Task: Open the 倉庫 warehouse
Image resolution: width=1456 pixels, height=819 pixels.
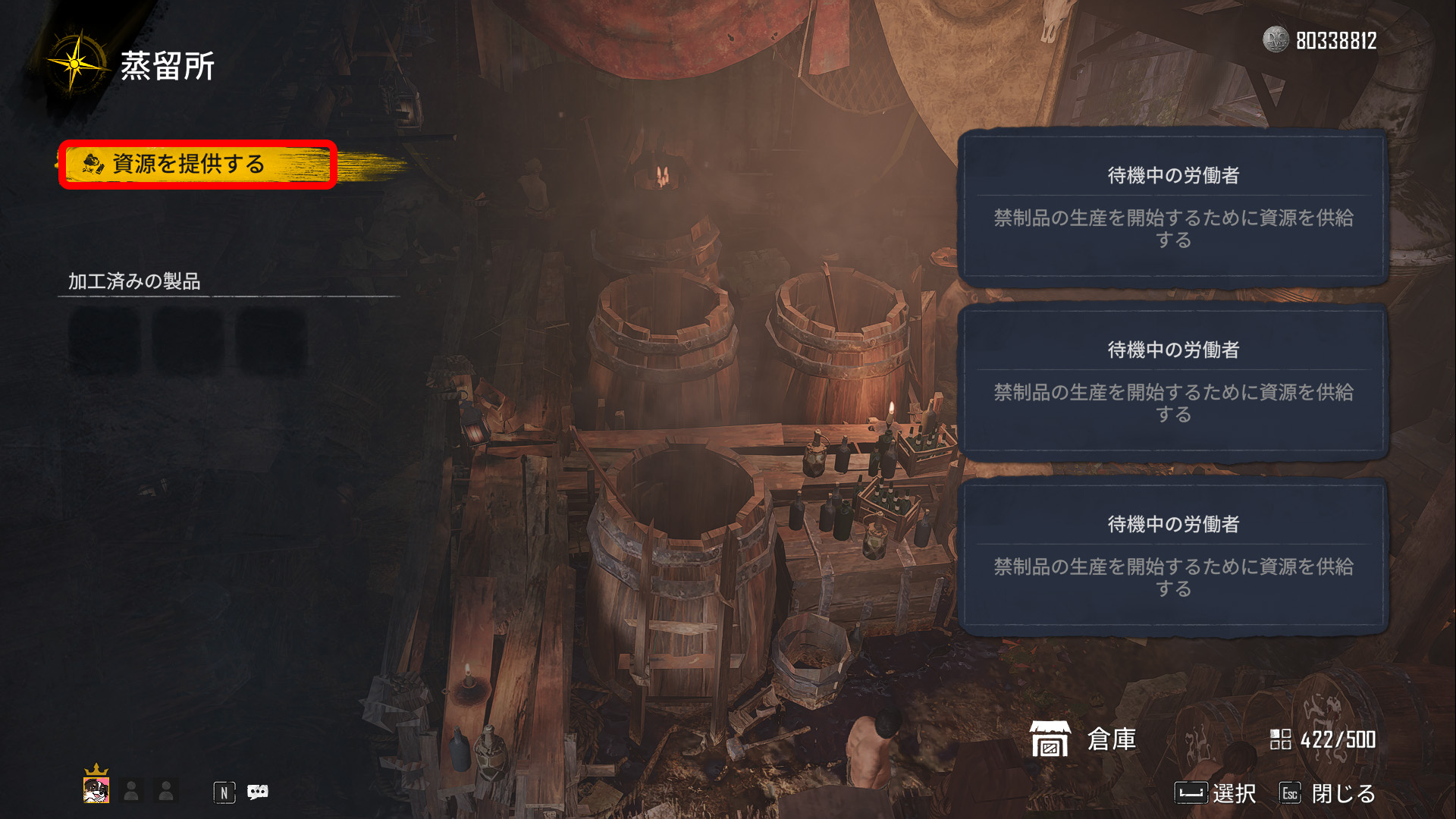Action: point(1084,739)
